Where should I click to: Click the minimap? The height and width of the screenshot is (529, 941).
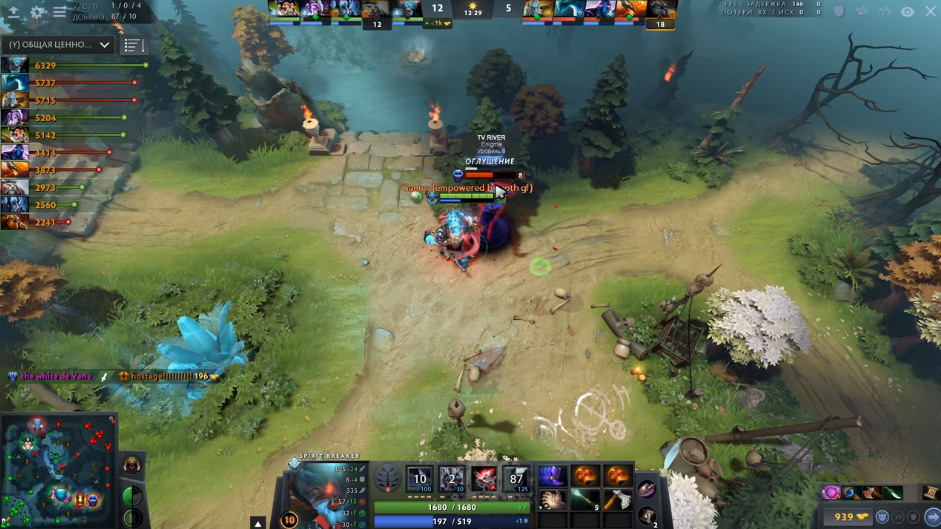57,471
